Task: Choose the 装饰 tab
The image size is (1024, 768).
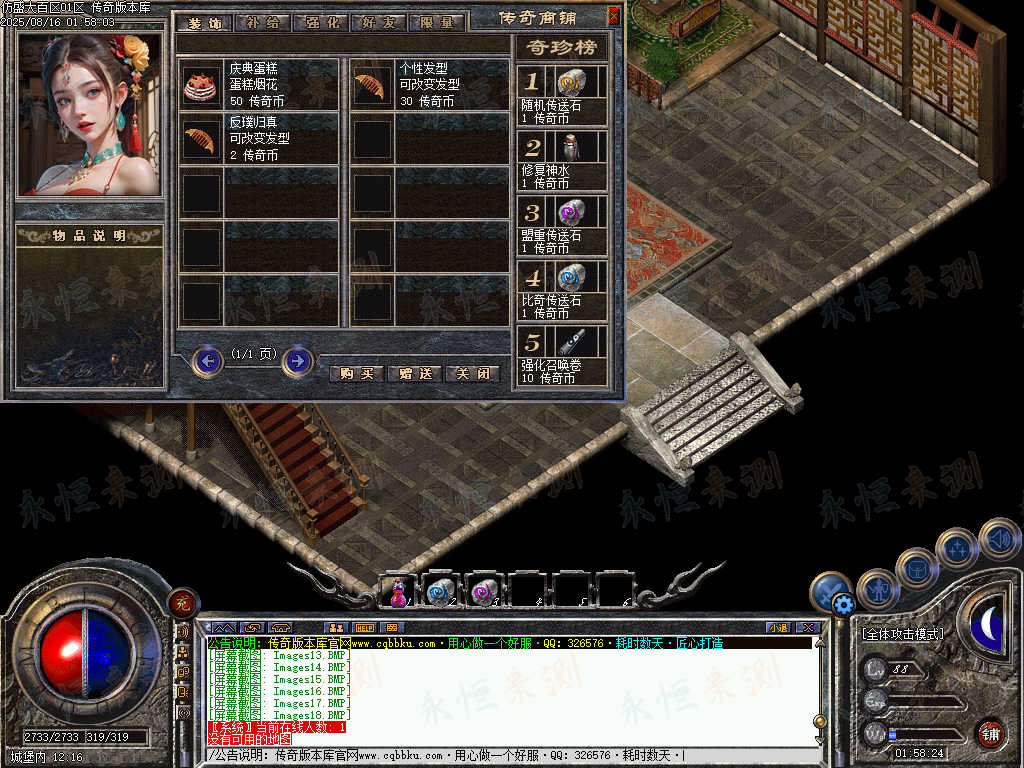Action: point(204,22)
